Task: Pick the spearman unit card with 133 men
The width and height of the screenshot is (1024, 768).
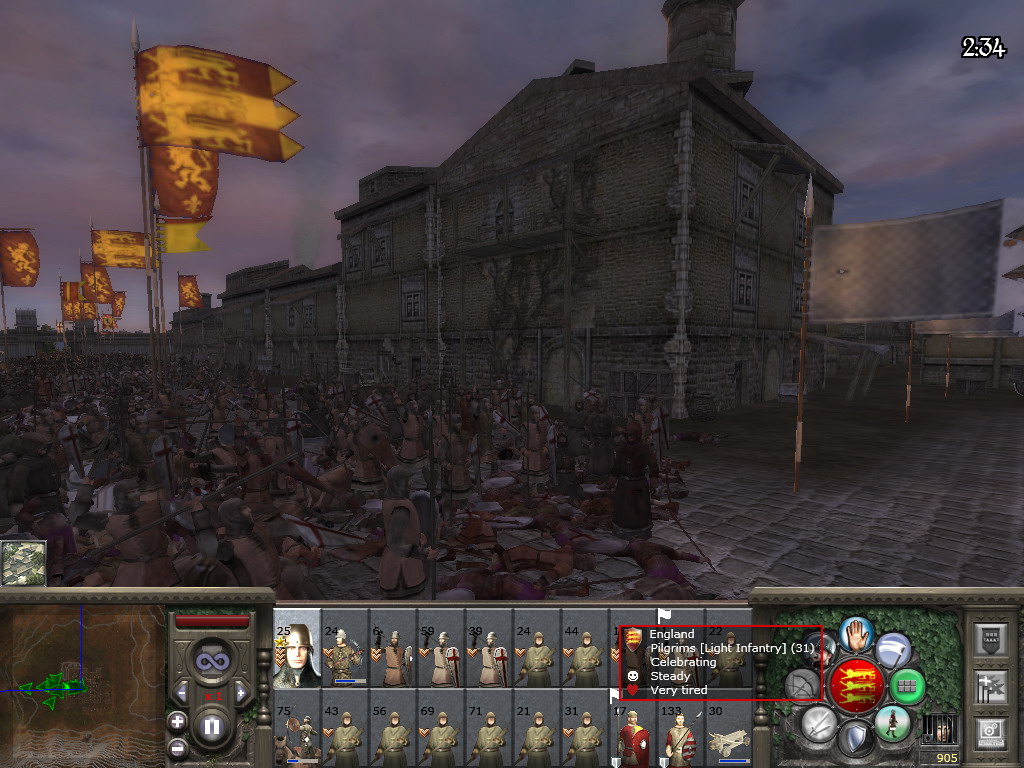Action: point(681,733)
